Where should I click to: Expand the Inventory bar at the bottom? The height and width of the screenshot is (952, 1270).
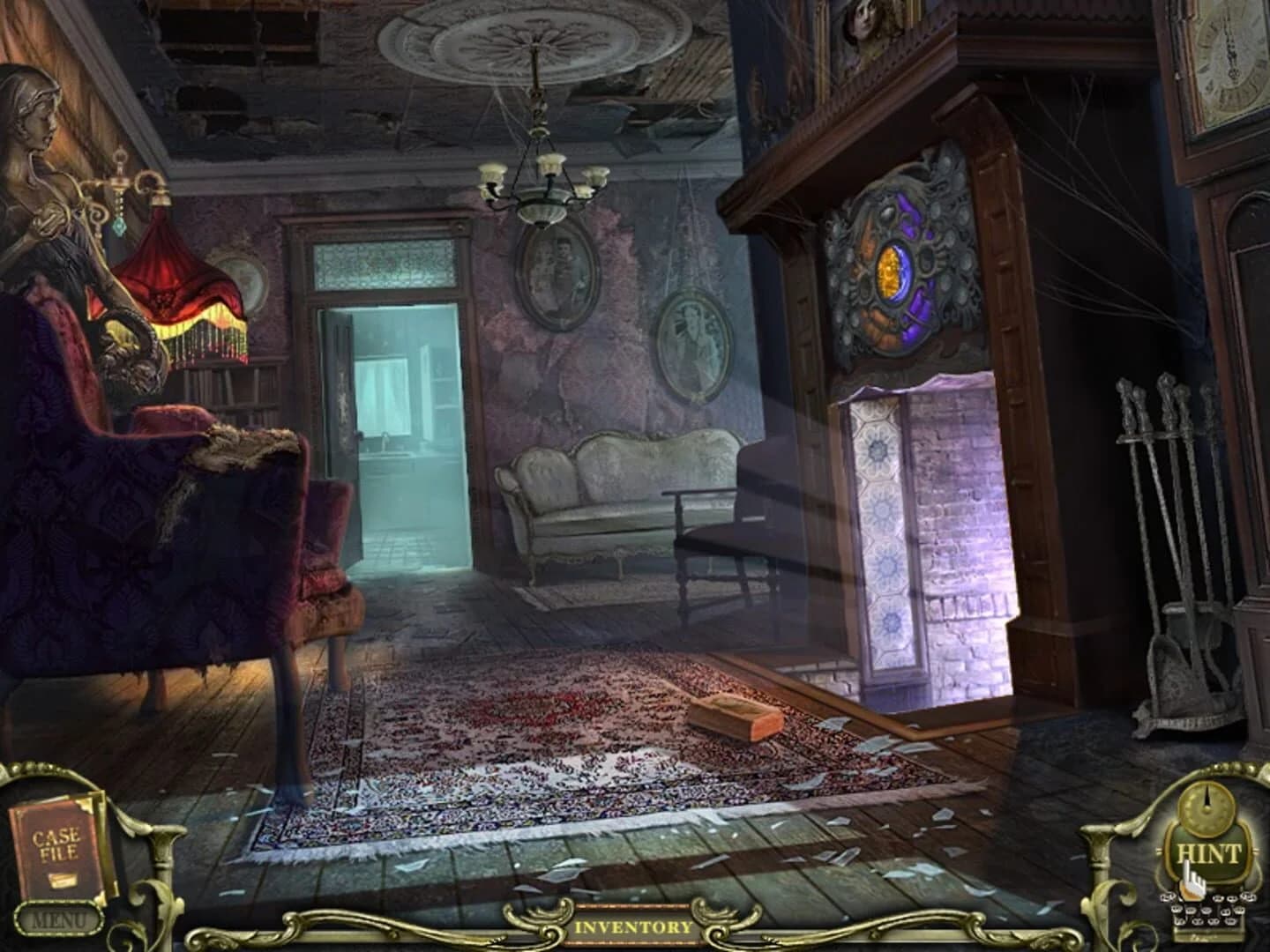tap(633, 927)
